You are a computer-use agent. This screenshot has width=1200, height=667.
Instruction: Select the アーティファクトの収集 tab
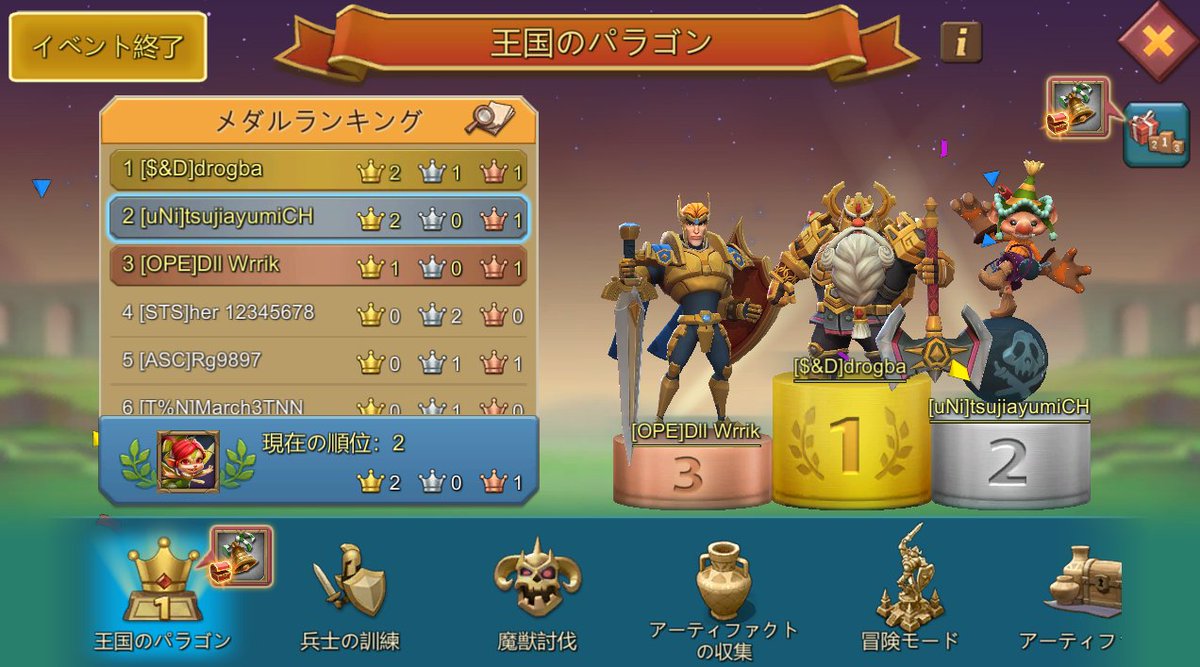723,595
